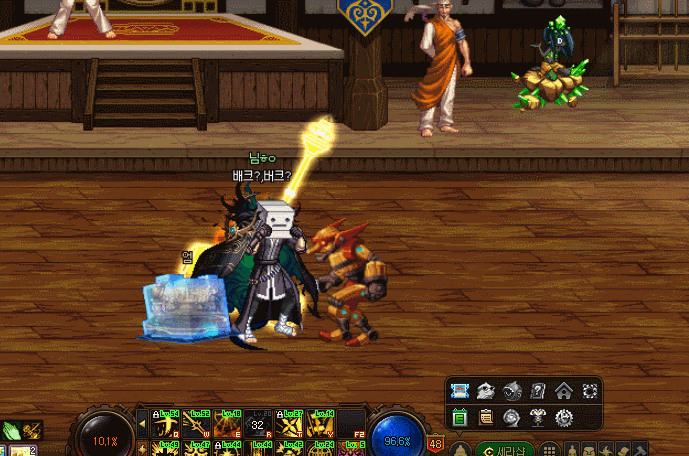The image size is (689, 456).
Task: Click the ring-shaped icon in the popup's top row
Action: tap(590, 391)
